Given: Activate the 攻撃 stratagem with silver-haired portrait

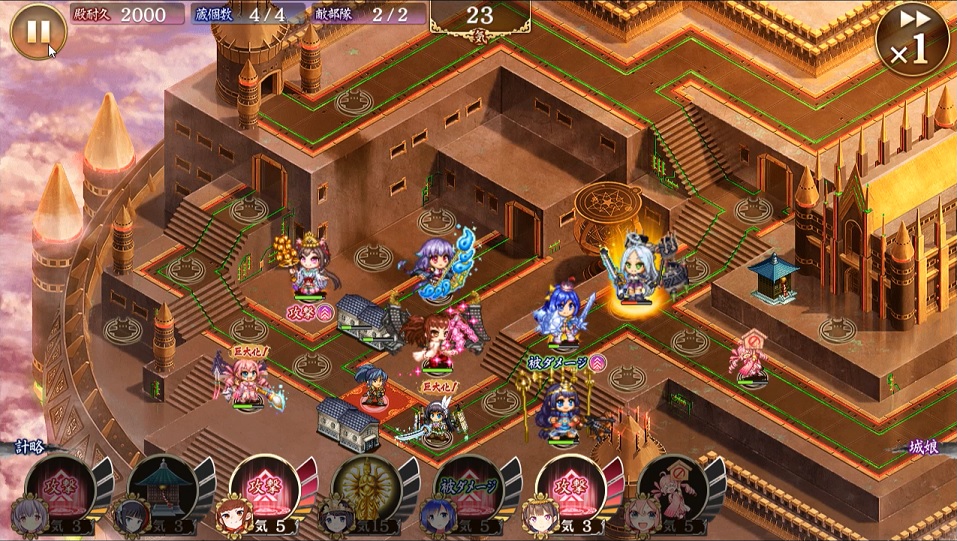Looking at the screenshot, I should (x=60, y=491).
